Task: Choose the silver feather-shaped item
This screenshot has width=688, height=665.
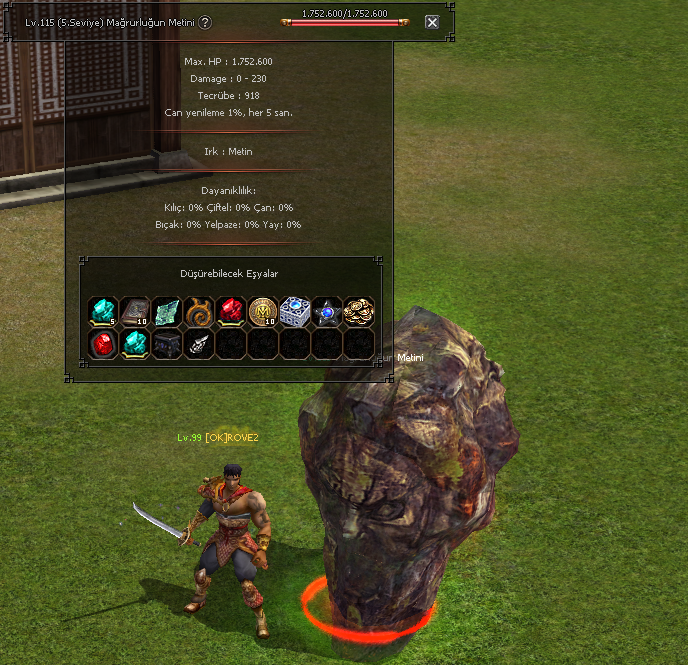Action: point(199,343)
